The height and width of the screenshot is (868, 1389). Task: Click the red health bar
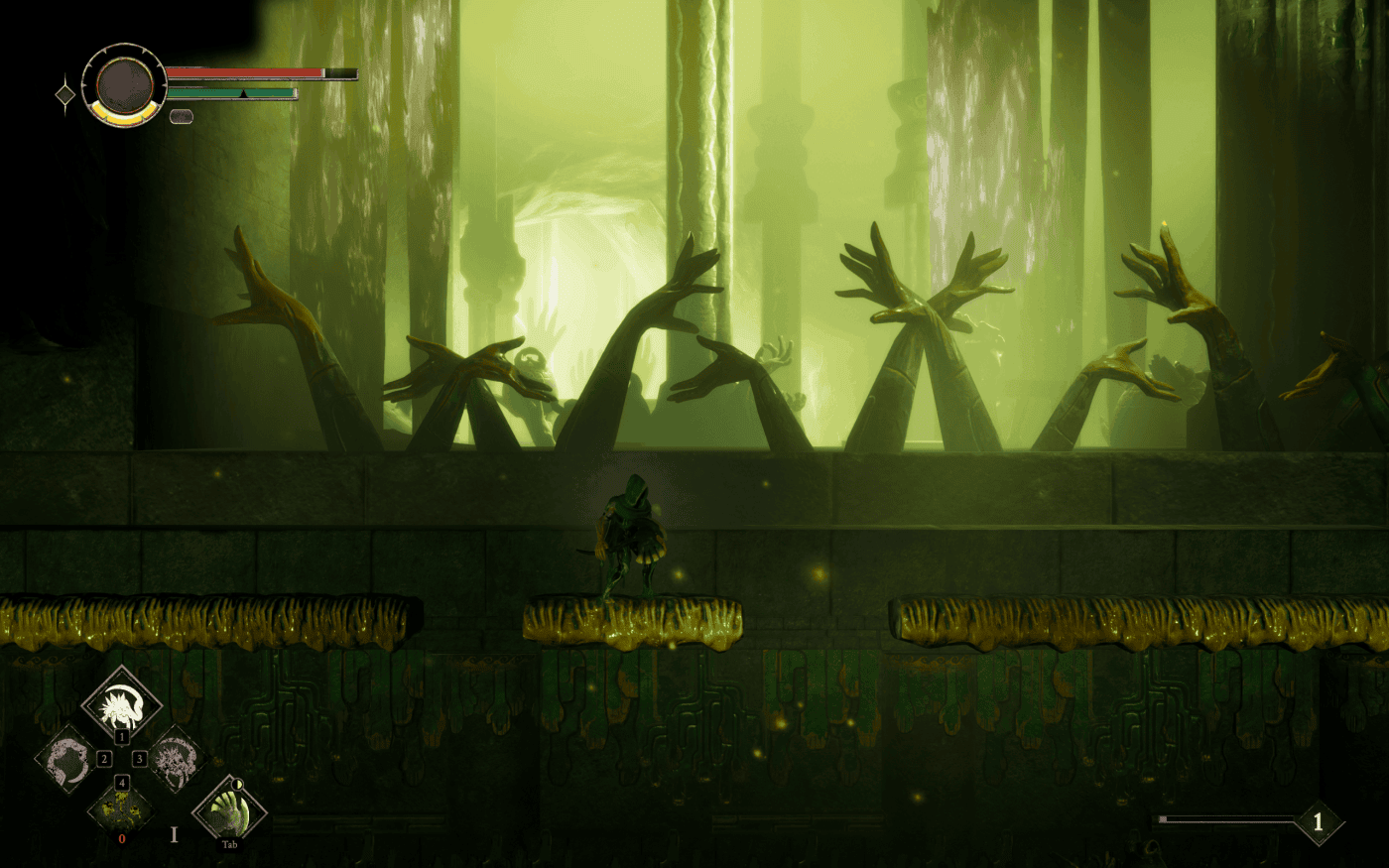pyautogui.click(x=242, y=72)
